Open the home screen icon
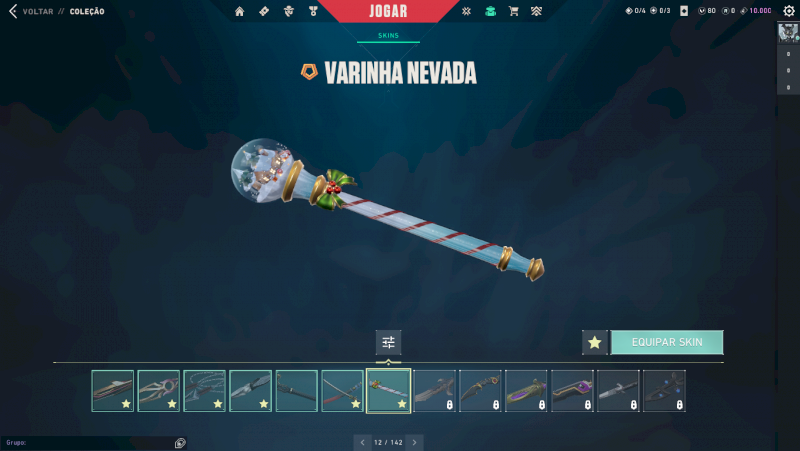The width and height of the screenshot is (800, 451). tap(240, 12)
